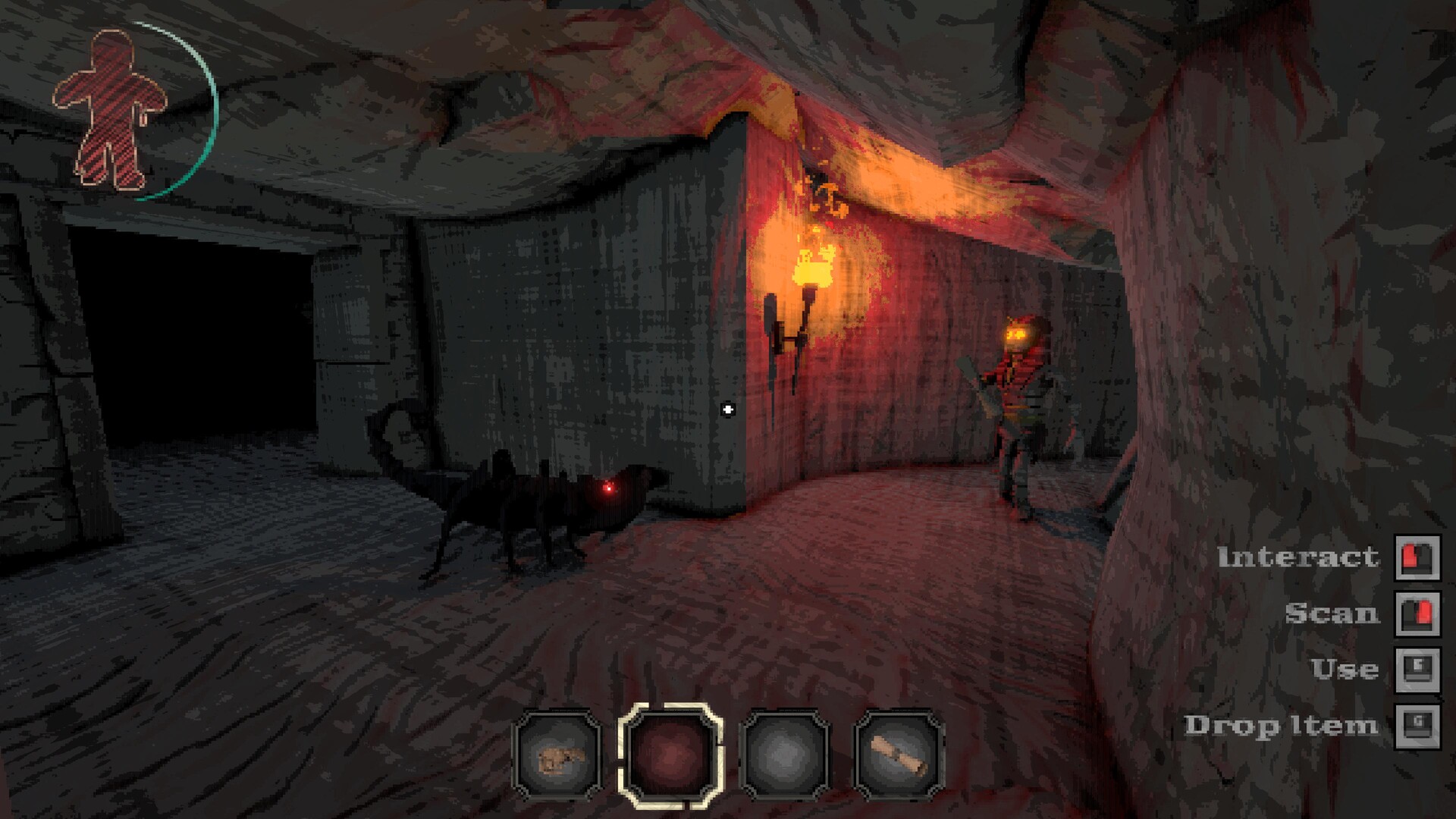Screen dimensions: 1456x819
Task: Select the rolled scroll hotbar slot
Action: click(x=899, y=756)
